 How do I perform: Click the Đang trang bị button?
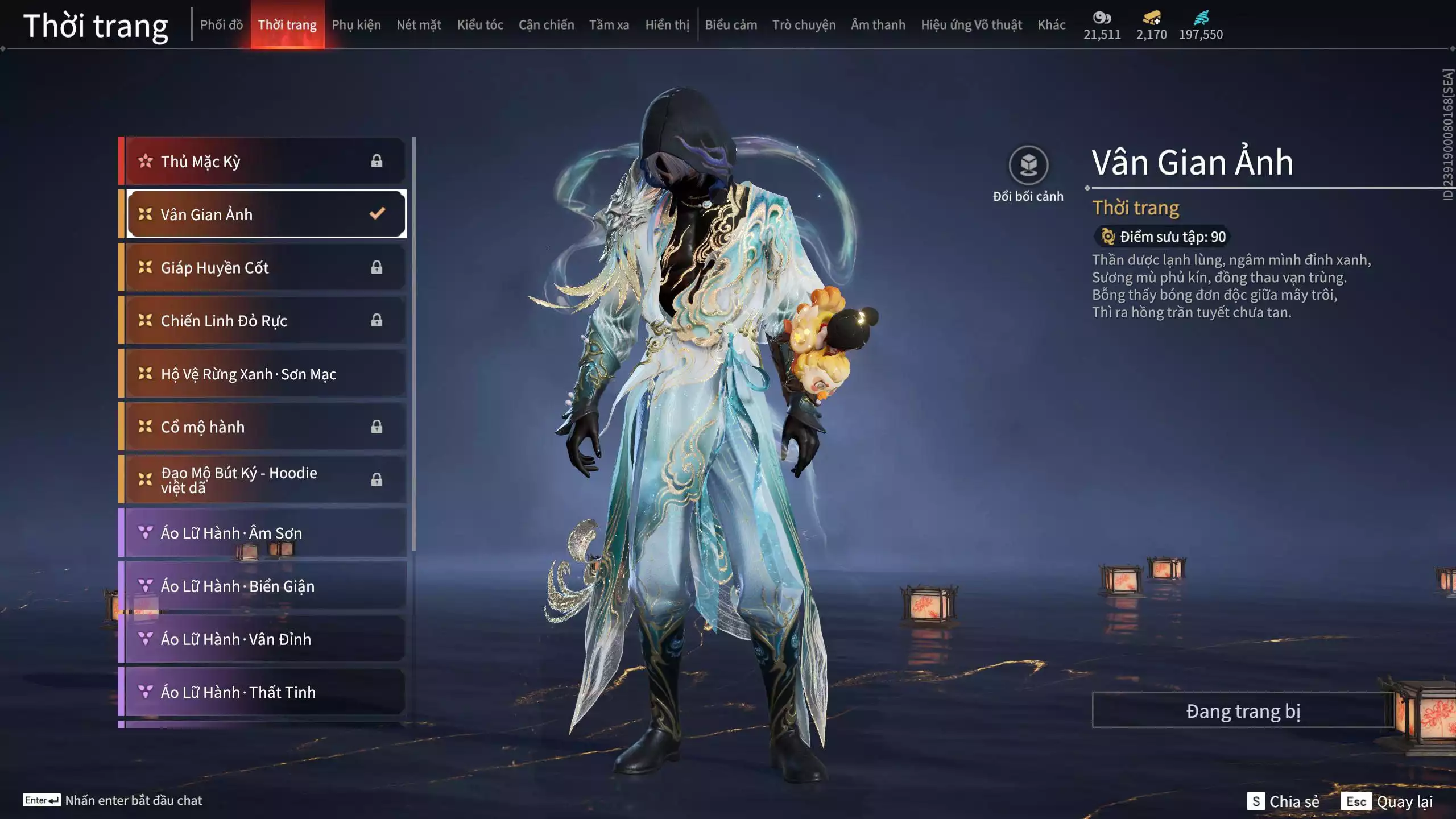(1243, 711)
